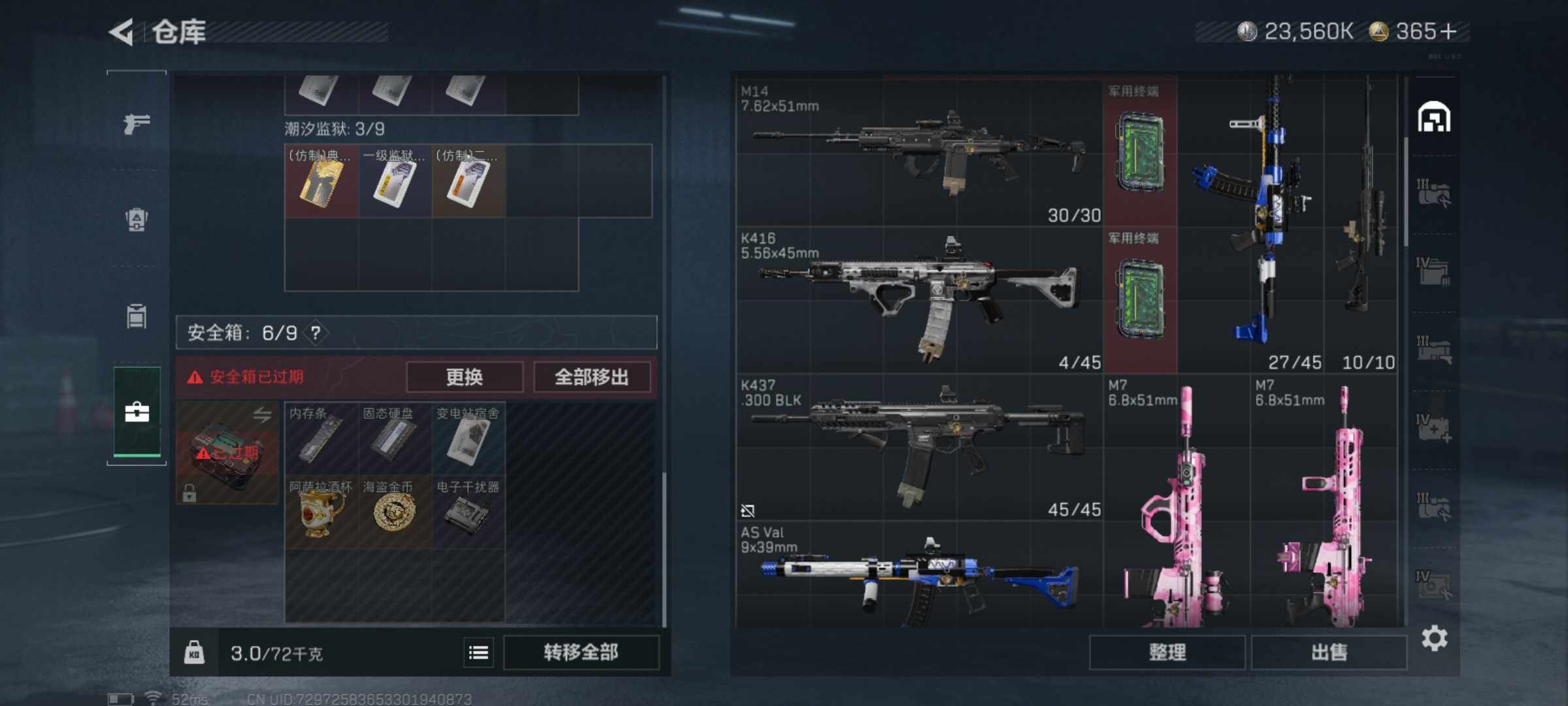Screen dimensions: 1568x706
Task: Open the gear settings icon
Action: point(1434,639)
